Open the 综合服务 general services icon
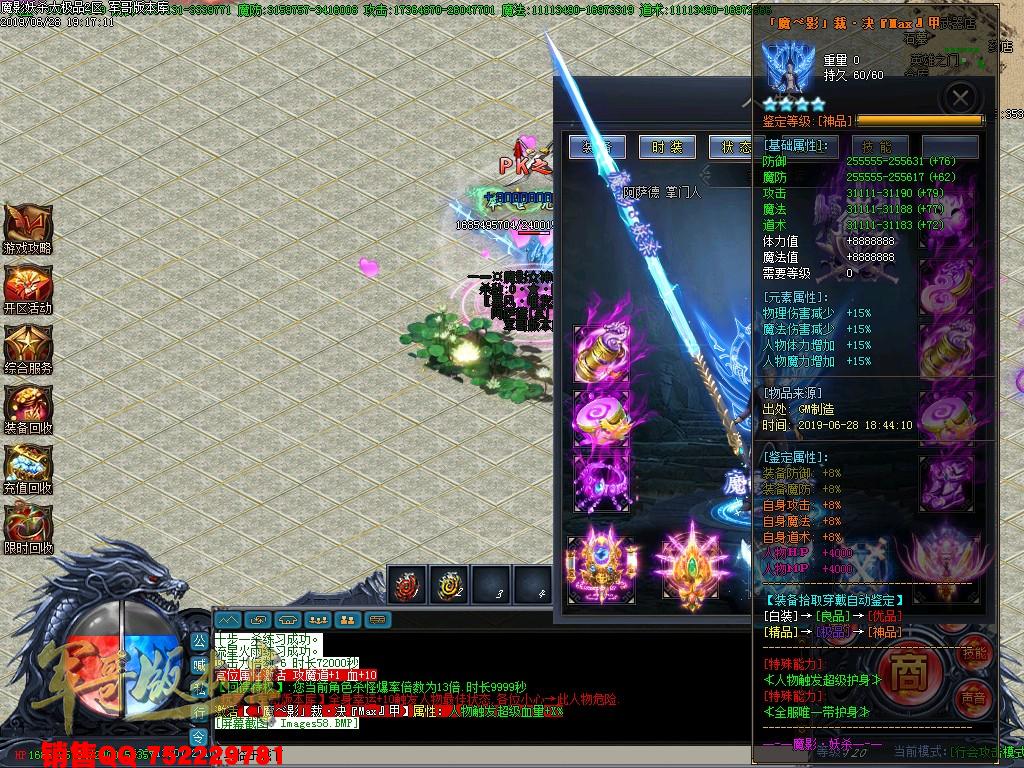Image resolution: width=1024 pixels, height=768 pixels. tap(27, 347)
